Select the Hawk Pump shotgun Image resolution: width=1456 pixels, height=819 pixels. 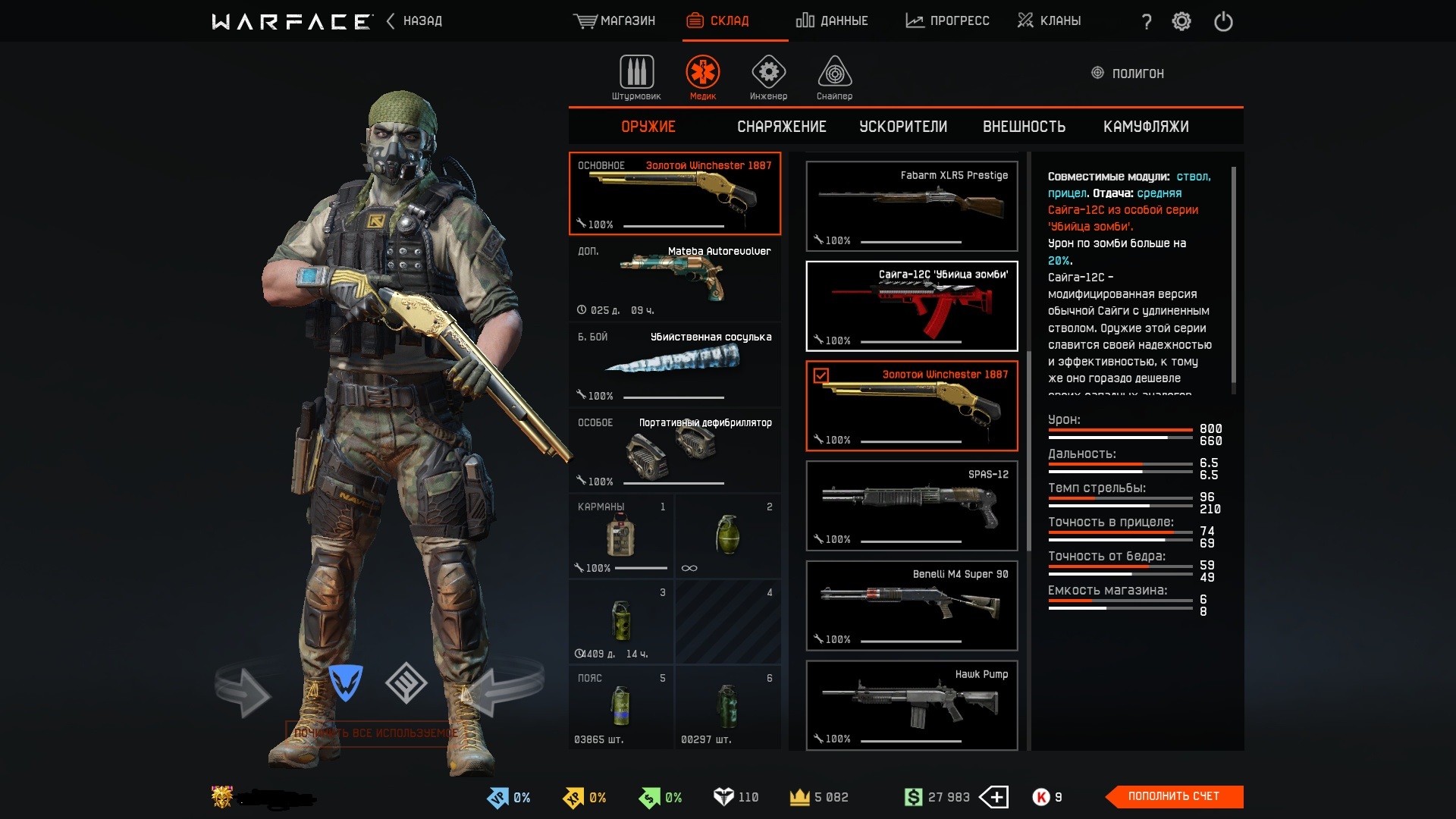[x=912, y=705]
